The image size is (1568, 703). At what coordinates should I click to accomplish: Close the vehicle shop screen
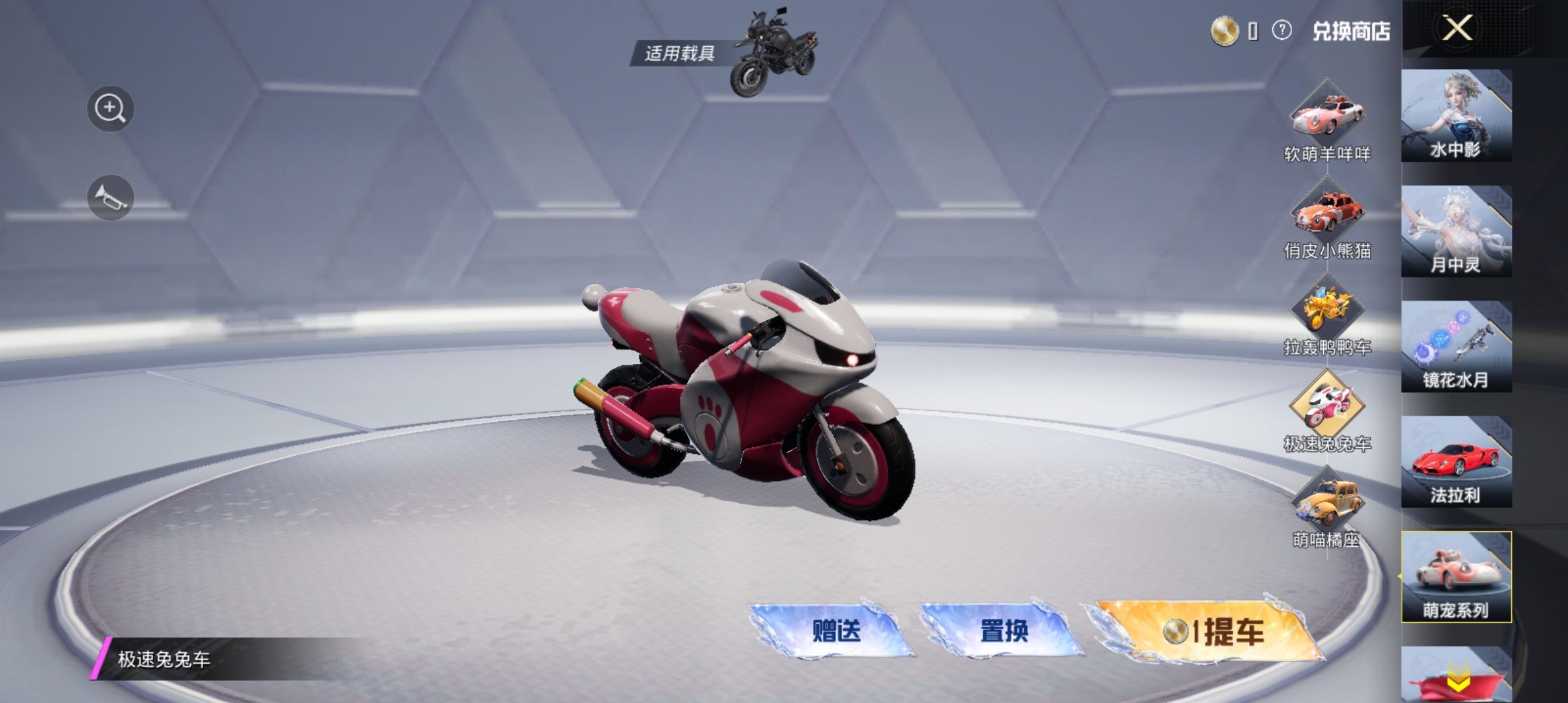[x=1457, y=29]
